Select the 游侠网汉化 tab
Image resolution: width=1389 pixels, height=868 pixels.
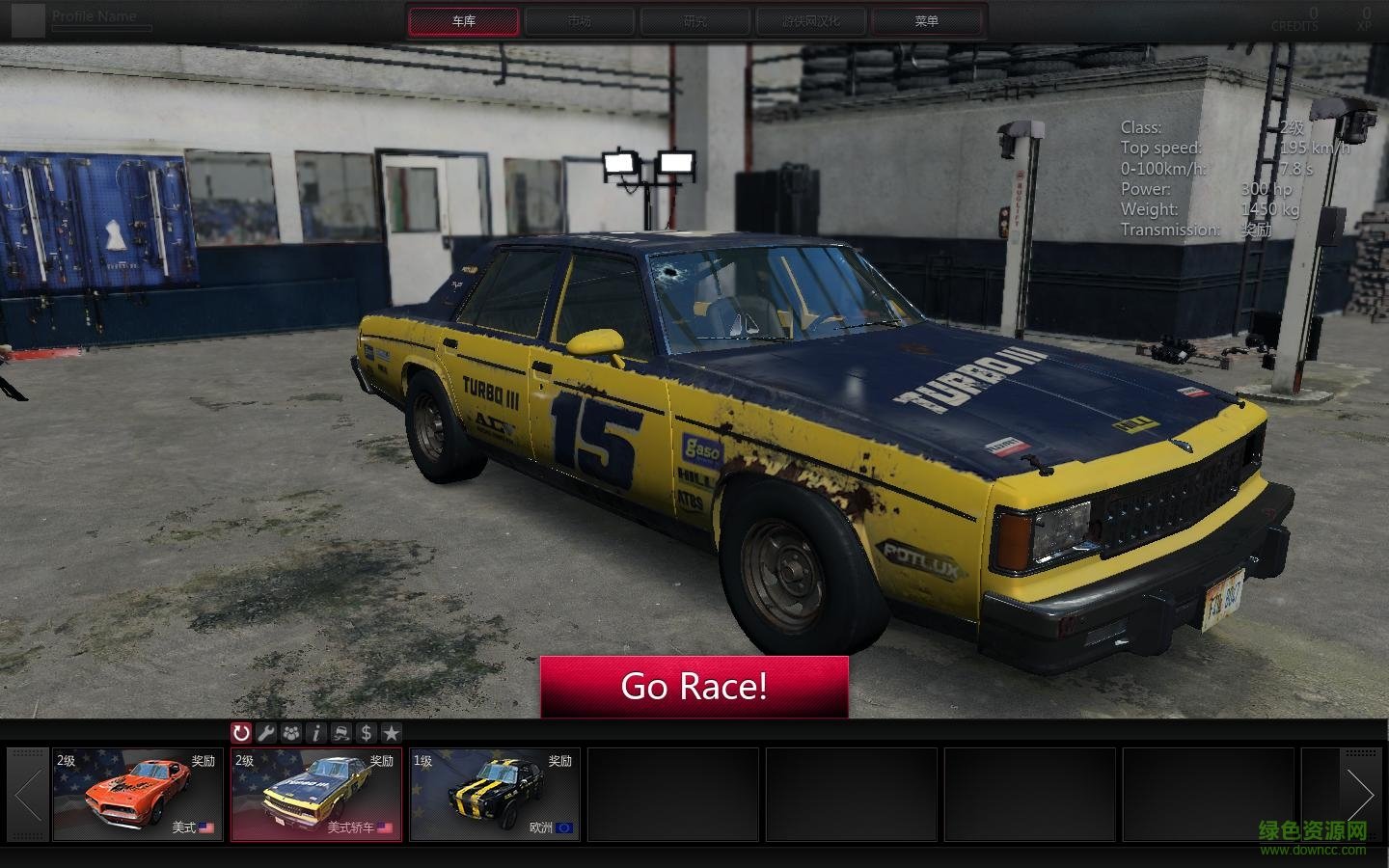coord(811,21)
